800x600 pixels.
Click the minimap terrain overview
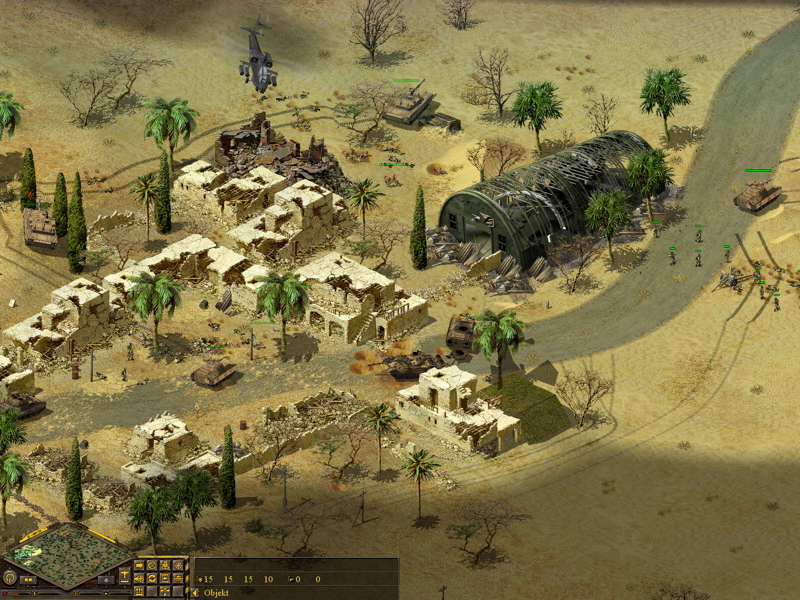(x=66, y=557)
